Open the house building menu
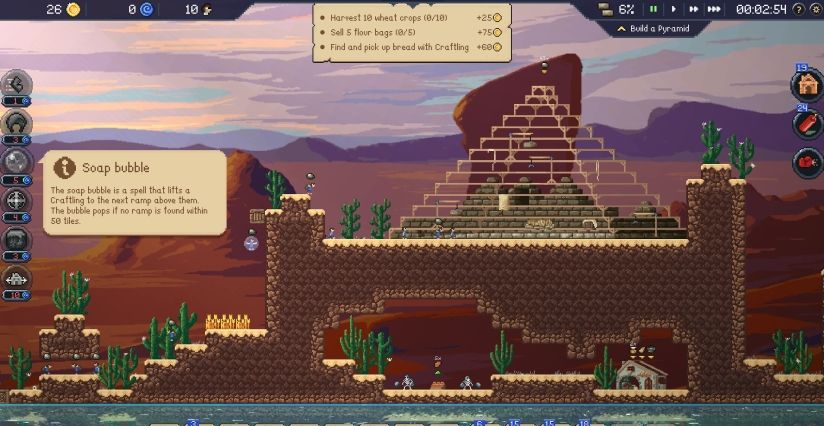This screenshot has width=824, height=426. tap(807, 84)
